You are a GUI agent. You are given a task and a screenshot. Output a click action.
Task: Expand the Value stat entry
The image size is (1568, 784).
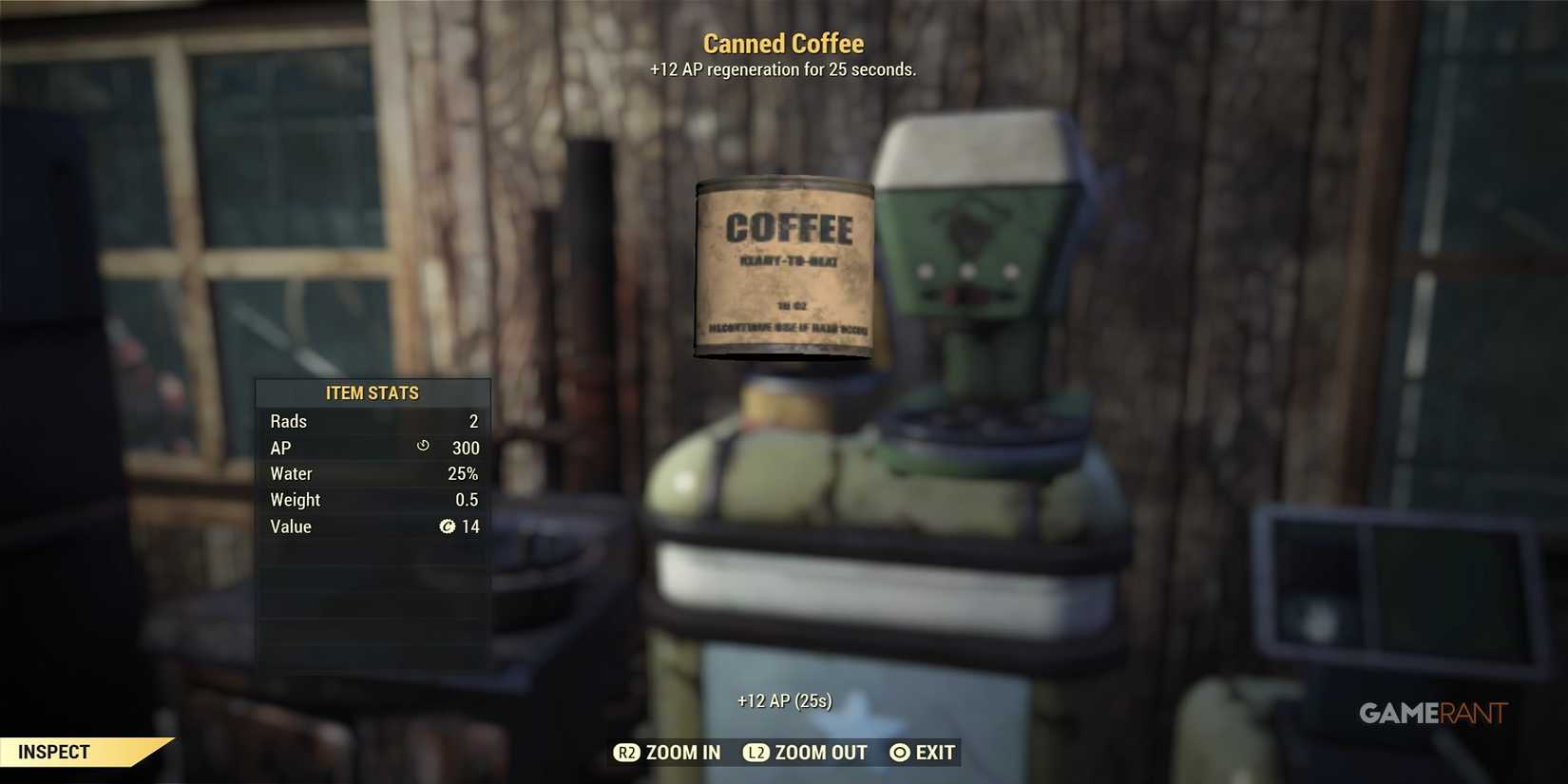pyautogui.click(x=373, y=526)
